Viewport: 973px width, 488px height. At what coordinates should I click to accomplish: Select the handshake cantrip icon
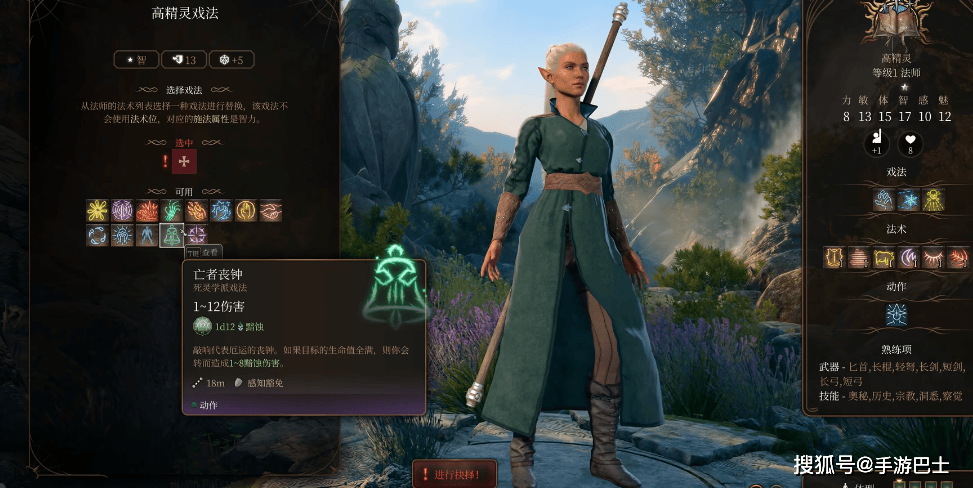[270, 210]
